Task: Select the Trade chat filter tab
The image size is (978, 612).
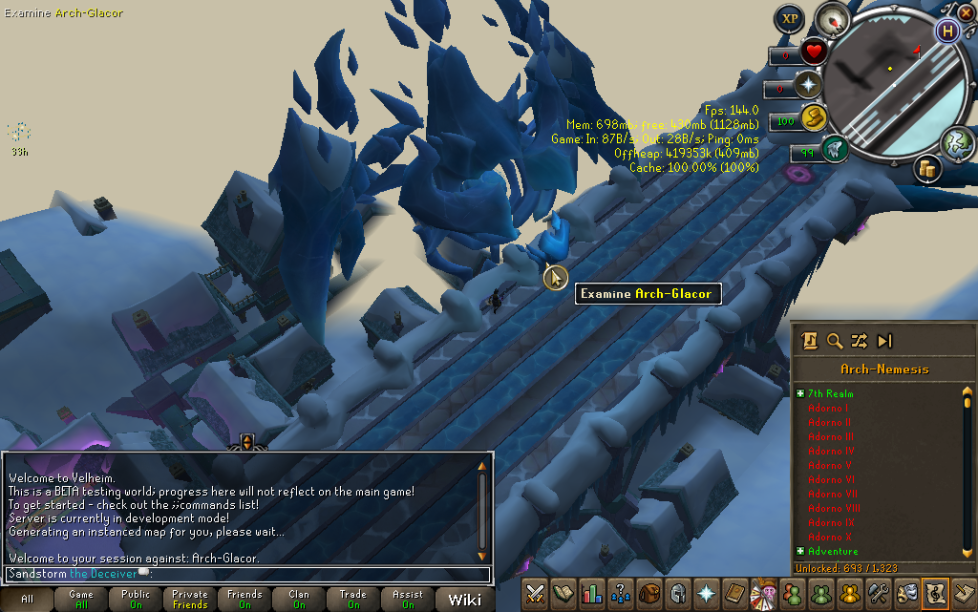Action: coord(353,599)
